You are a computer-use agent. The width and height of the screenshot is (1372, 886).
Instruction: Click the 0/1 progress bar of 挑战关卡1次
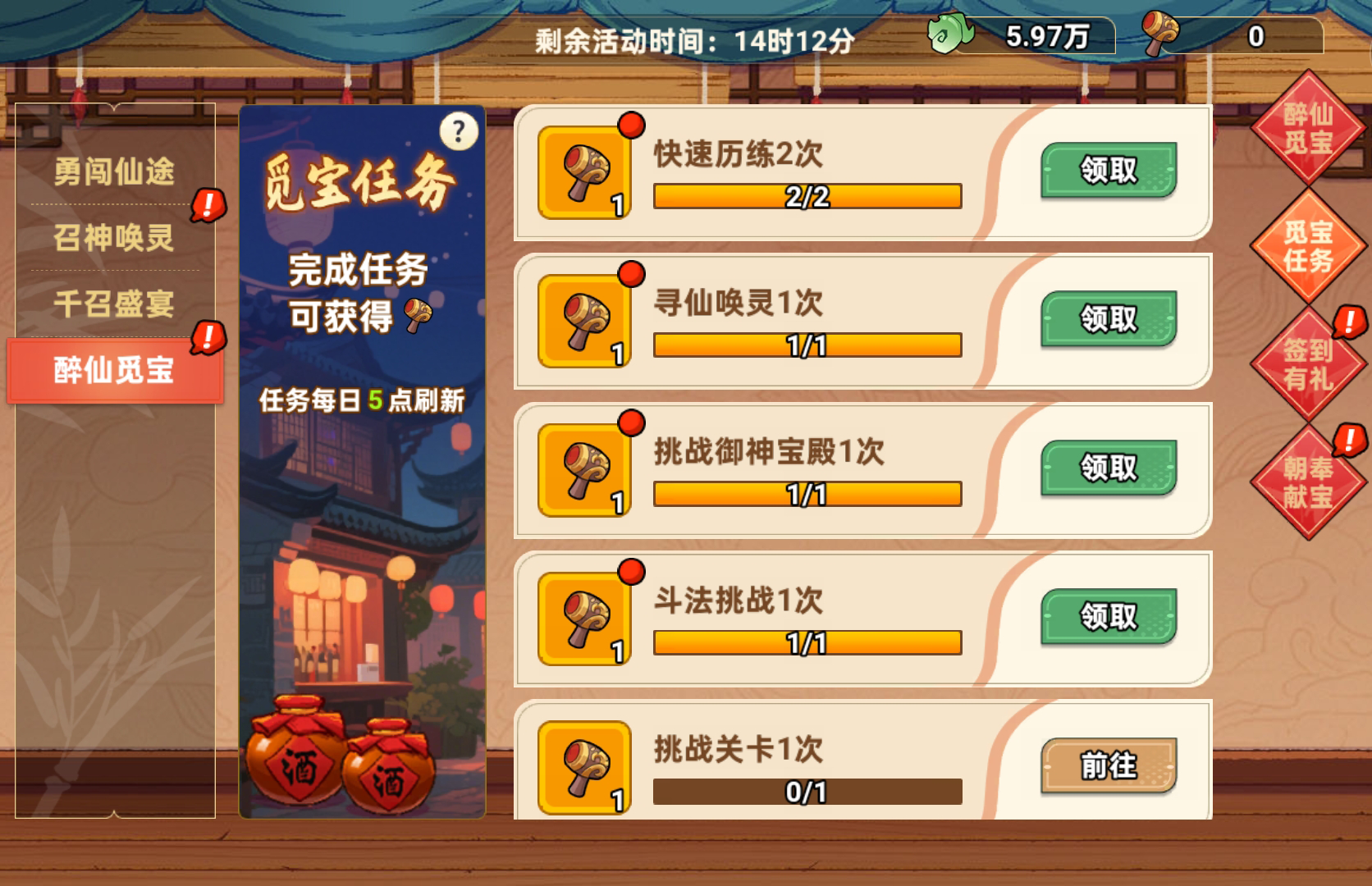807,791
